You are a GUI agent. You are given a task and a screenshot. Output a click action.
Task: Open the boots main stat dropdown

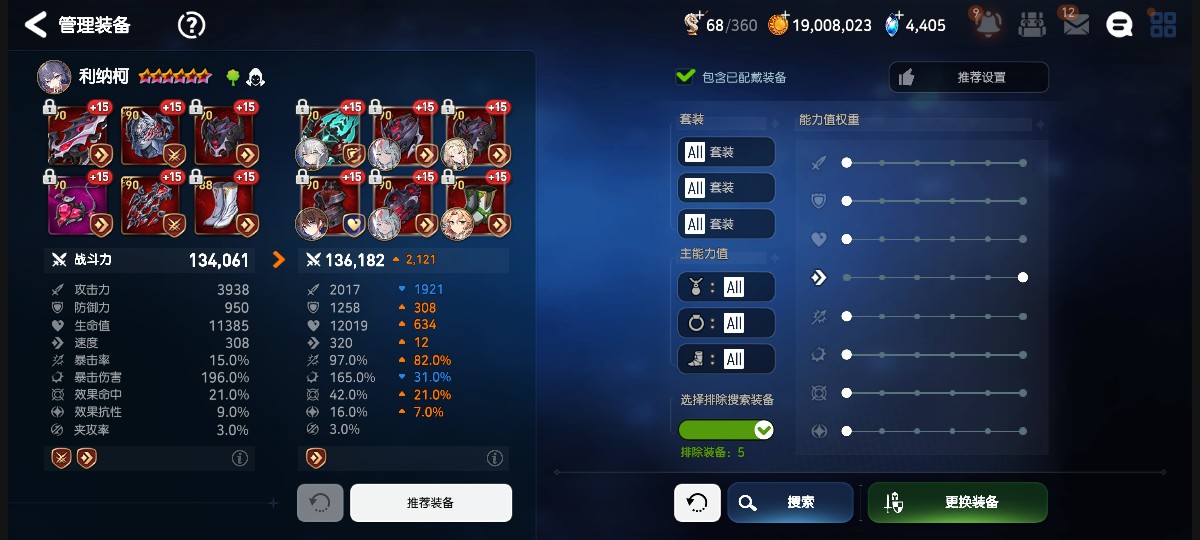tap(726, 359)
